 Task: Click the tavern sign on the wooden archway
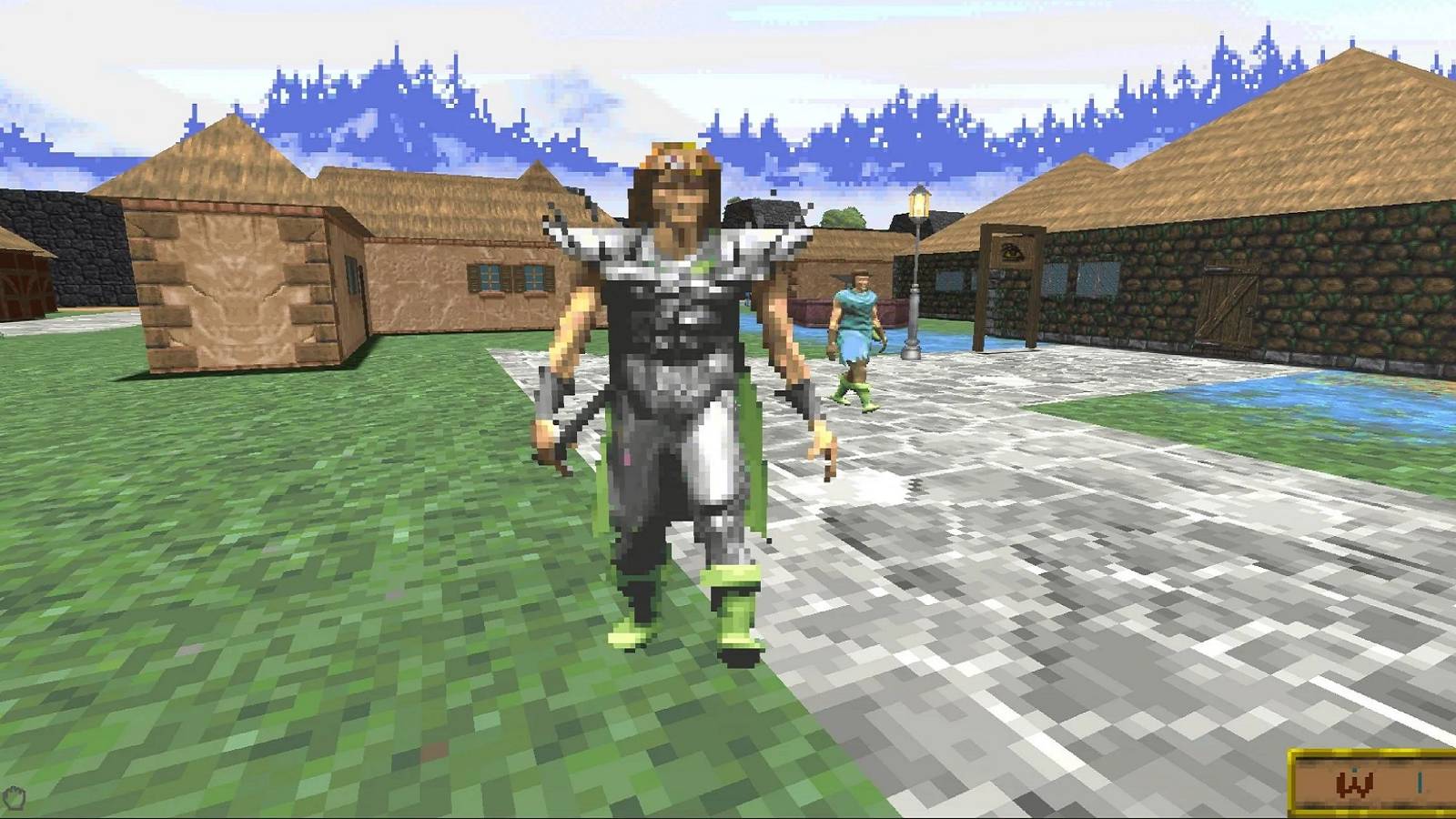1012,253
